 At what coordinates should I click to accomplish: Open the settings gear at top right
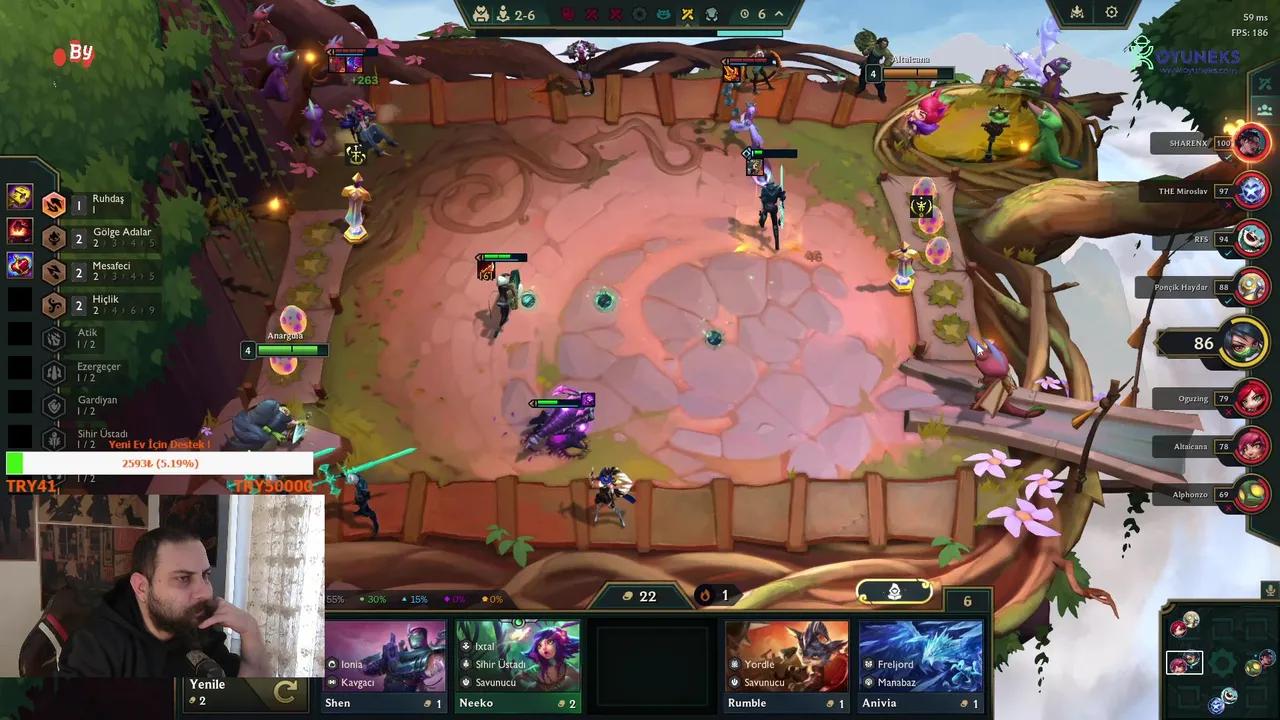click(1113, 13)
